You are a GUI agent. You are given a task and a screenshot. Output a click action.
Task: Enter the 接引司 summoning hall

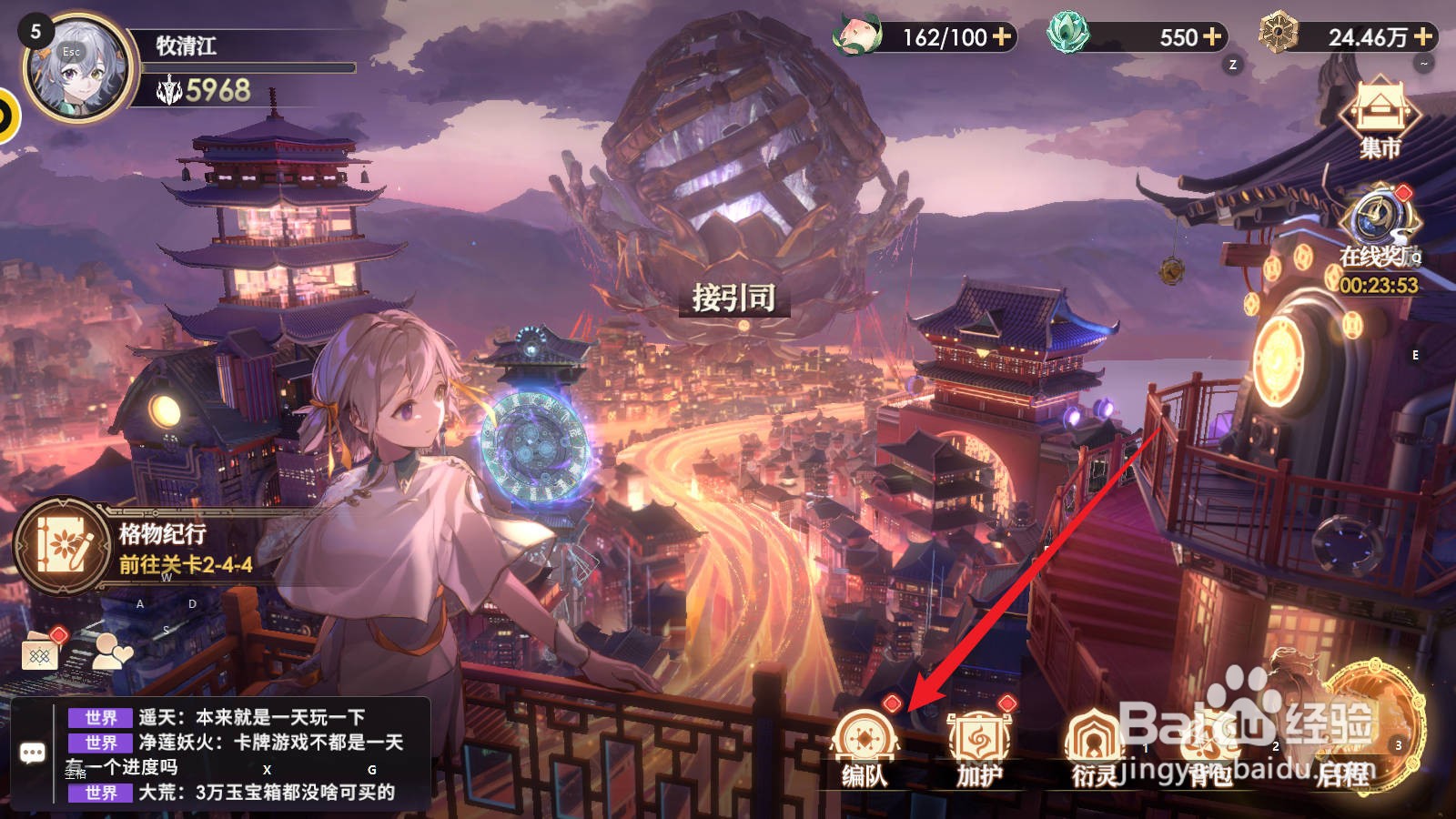(733, 298)
